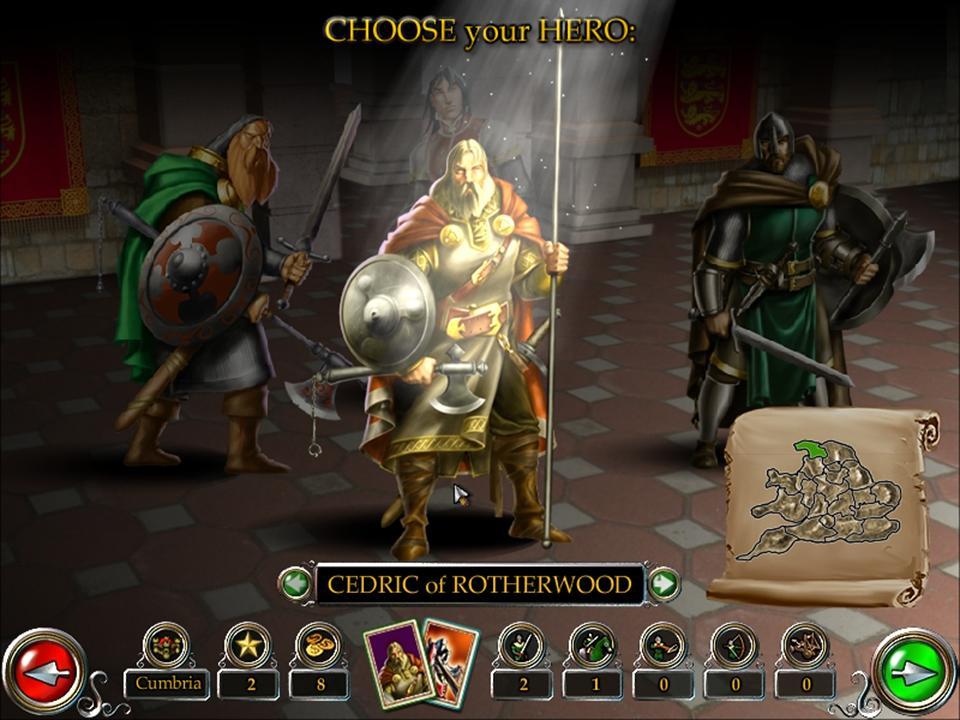Click the gold star leadership icon

[x=247, y=645]
